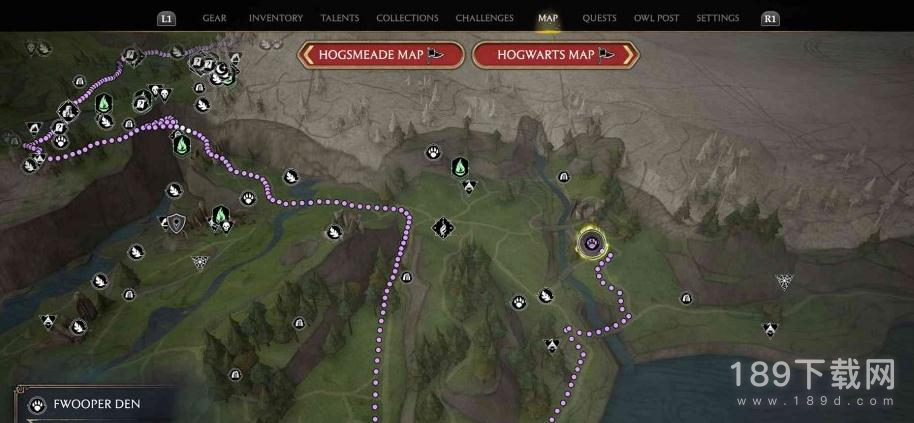Switch to the Hogwarts Map
Viewport: 914px width, 423px height.
(554, 55)
